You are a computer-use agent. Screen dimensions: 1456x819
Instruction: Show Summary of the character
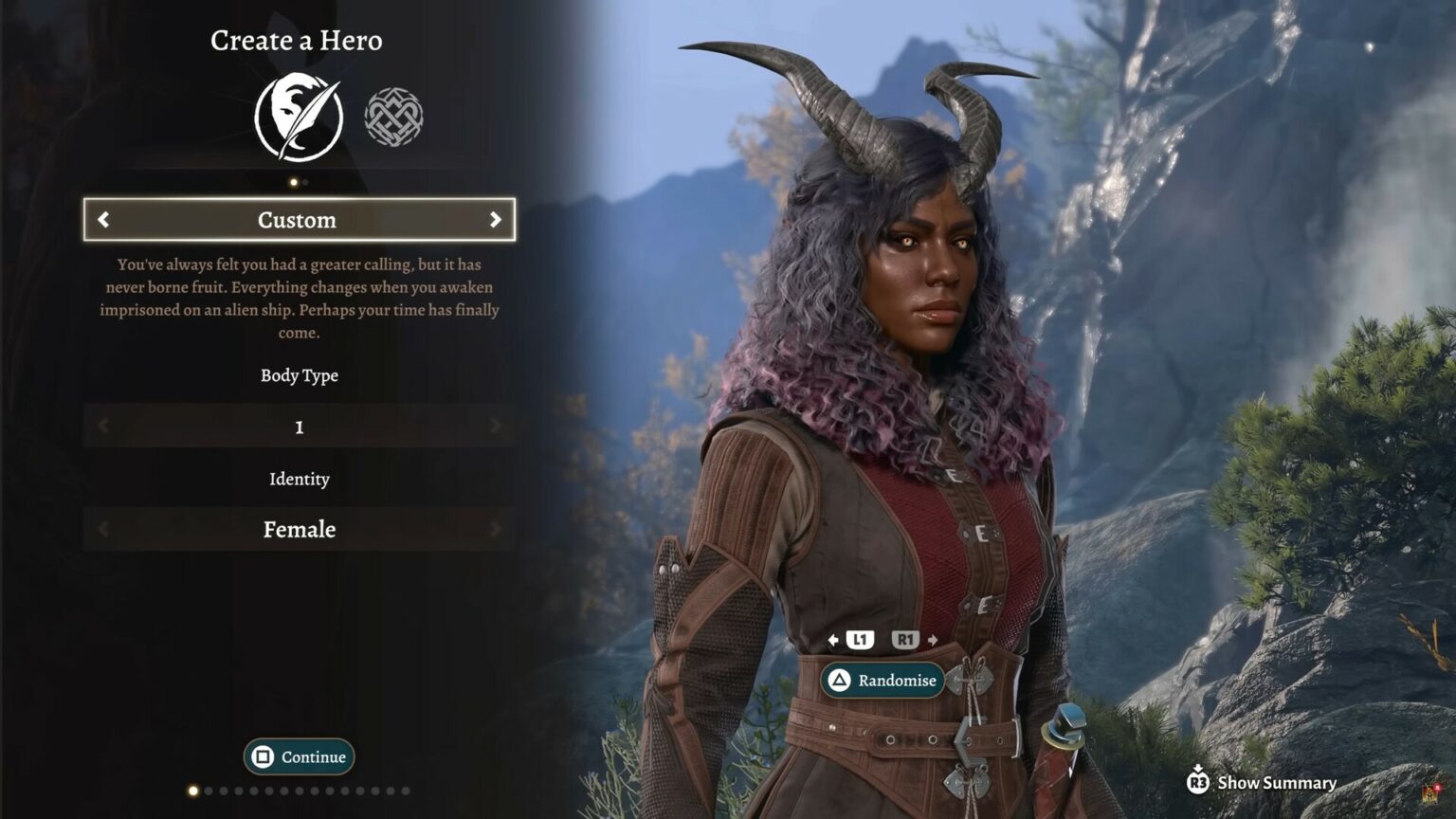coord(1263,782)
